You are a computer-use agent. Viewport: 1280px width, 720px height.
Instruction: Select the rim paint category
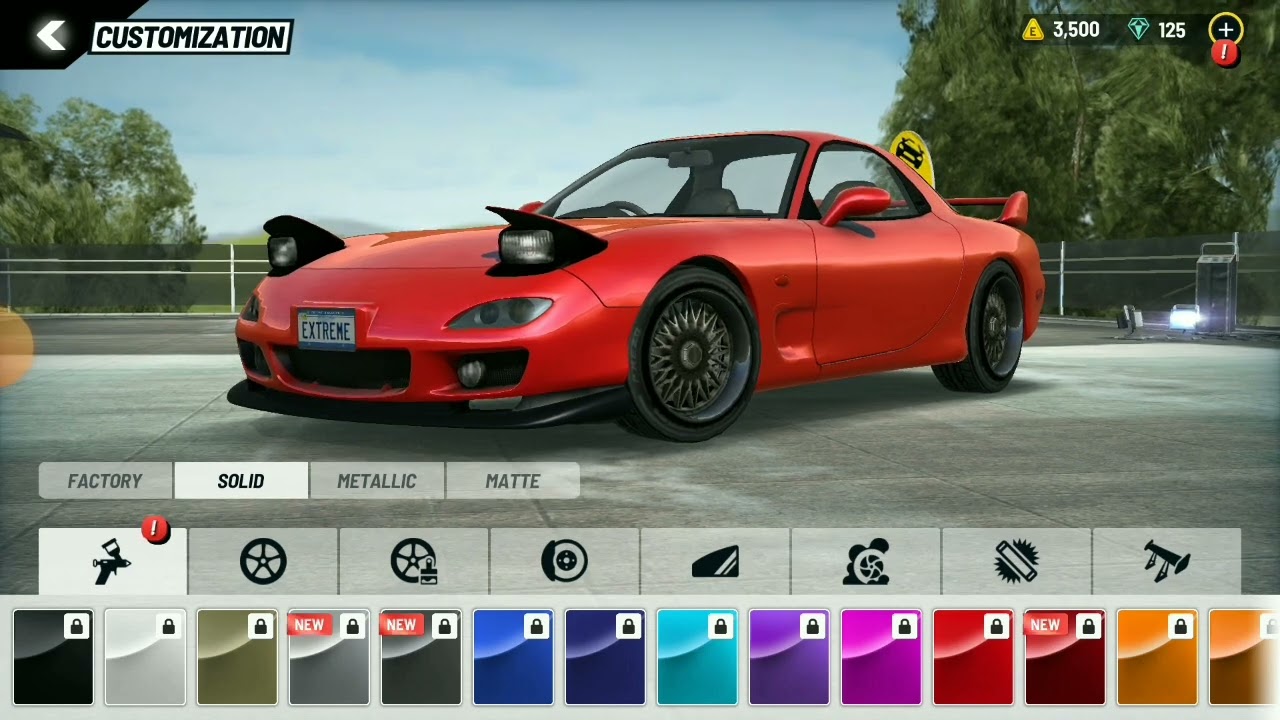tap(414, 562)
